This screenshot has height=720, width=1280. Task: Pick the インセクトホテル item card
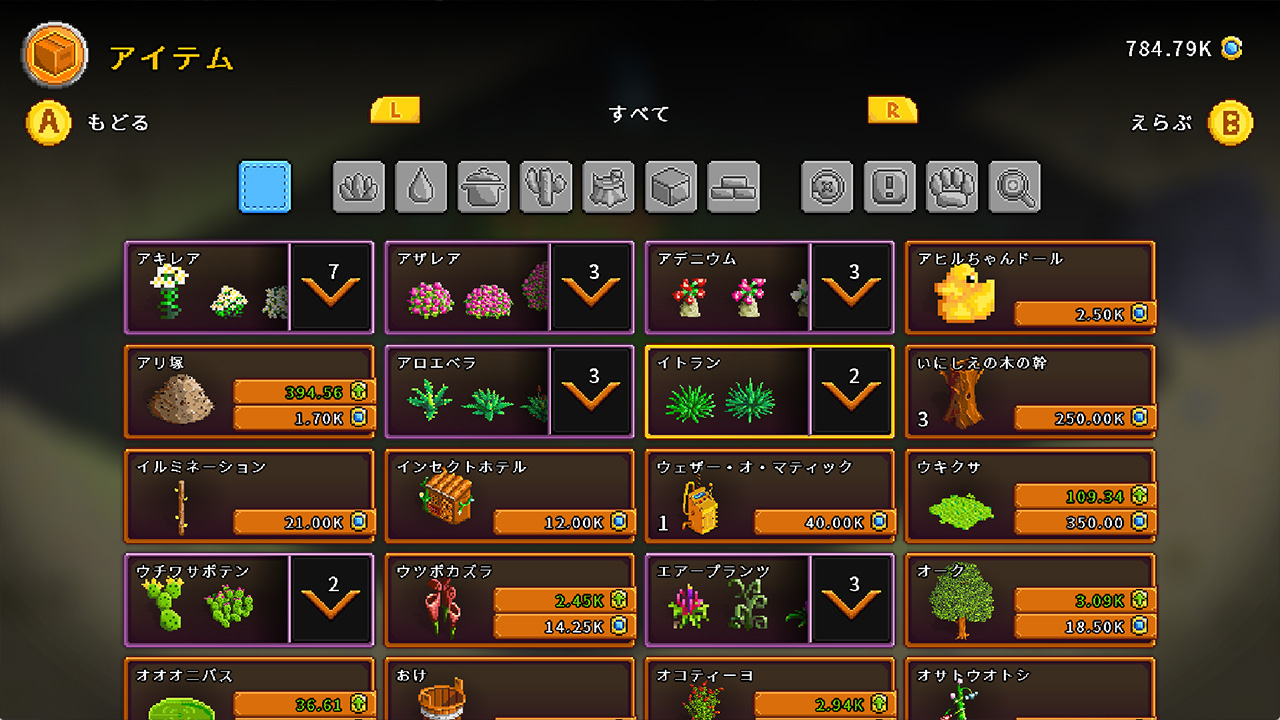coord(509,496)
